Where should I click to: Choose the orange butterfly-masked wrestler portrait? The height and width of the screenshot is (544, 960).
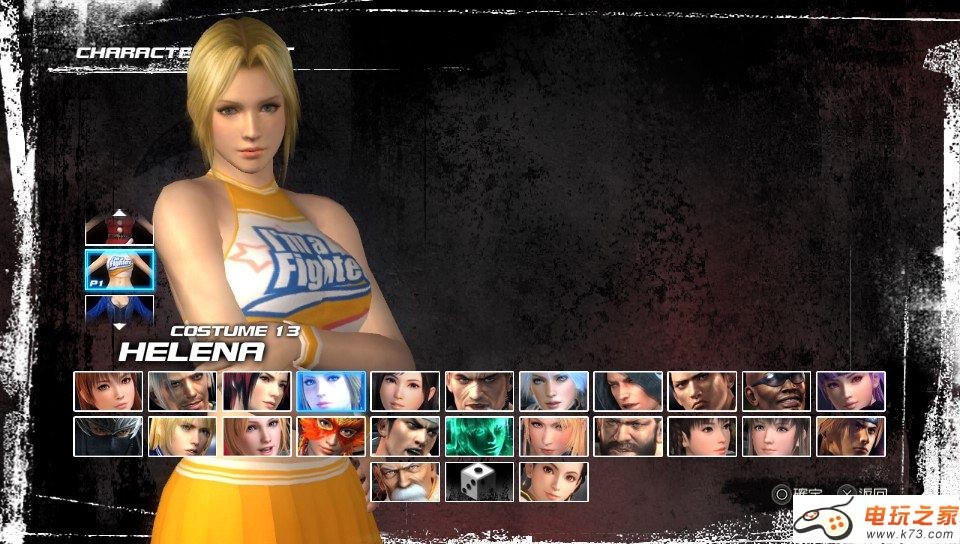click(331, 437)
